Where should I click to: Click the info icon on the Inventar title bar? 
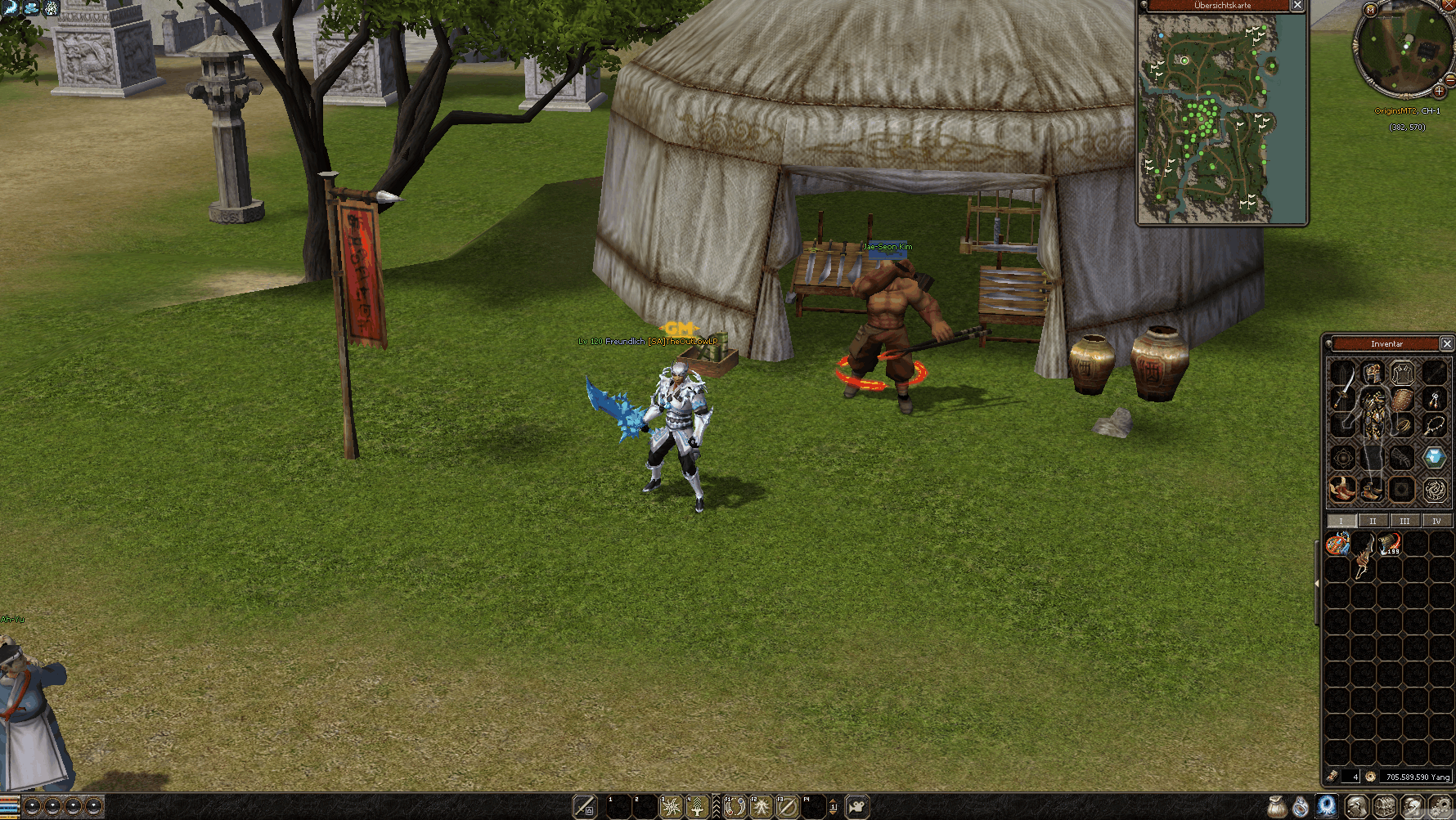1328,343
